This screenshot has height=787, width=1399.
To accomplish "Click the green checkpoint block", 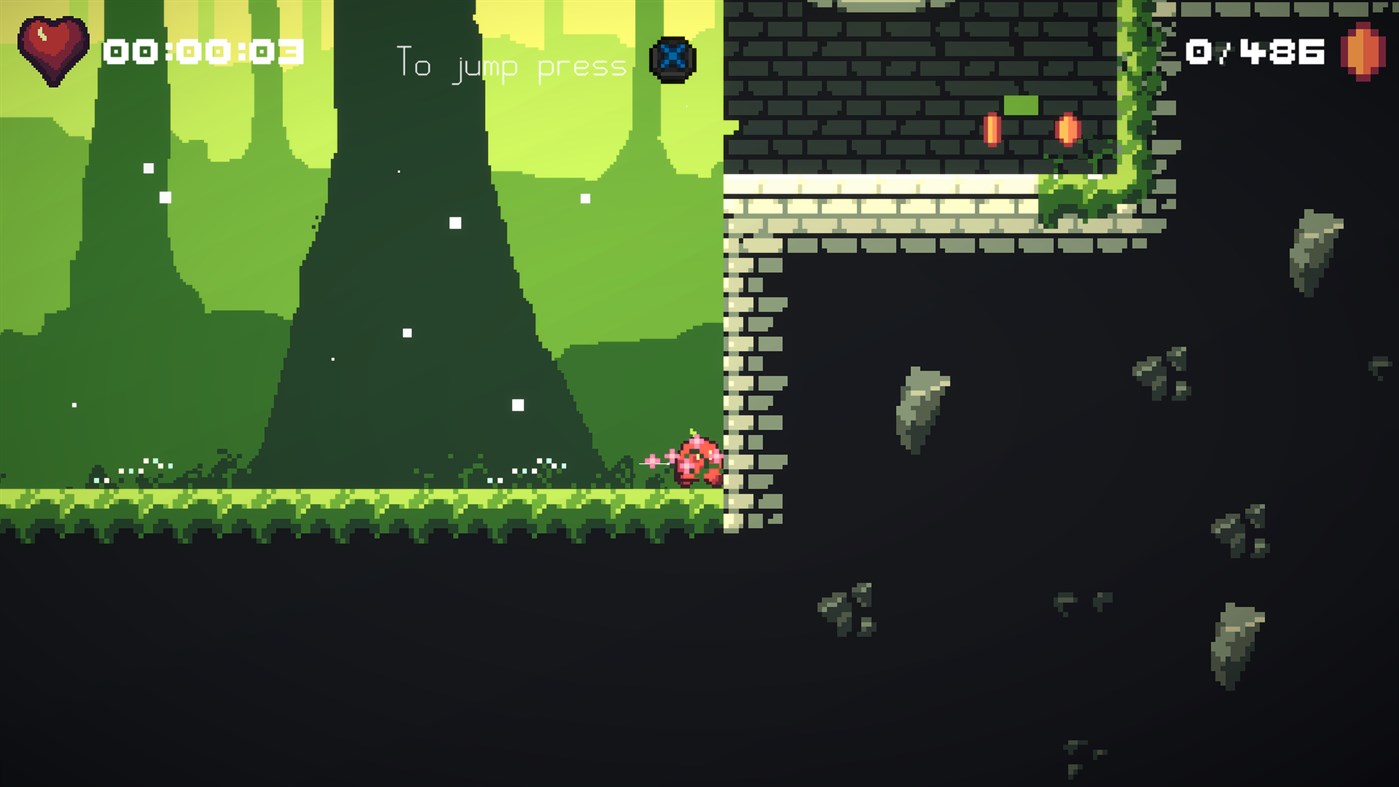I will click(x=1021, y=105).
